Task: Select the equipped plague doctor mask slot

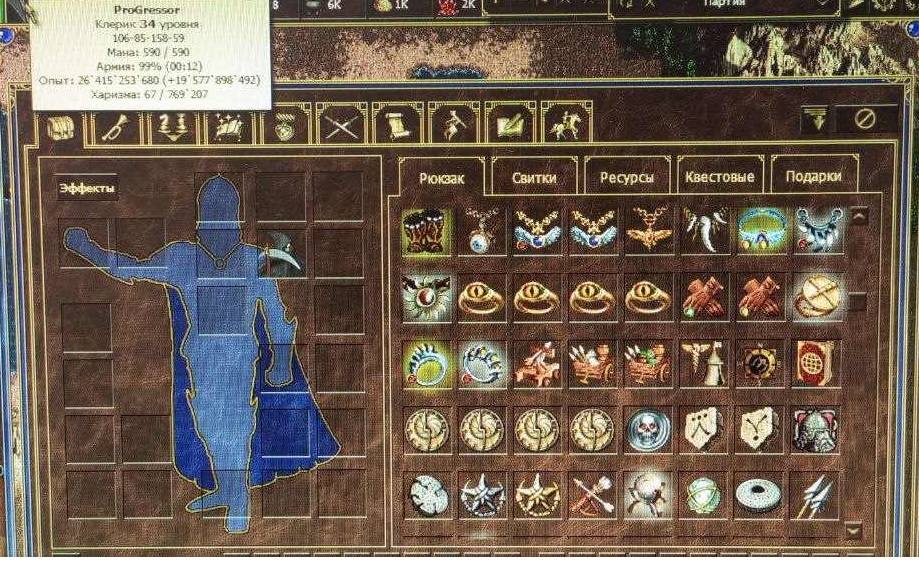Action: (280, 252)
